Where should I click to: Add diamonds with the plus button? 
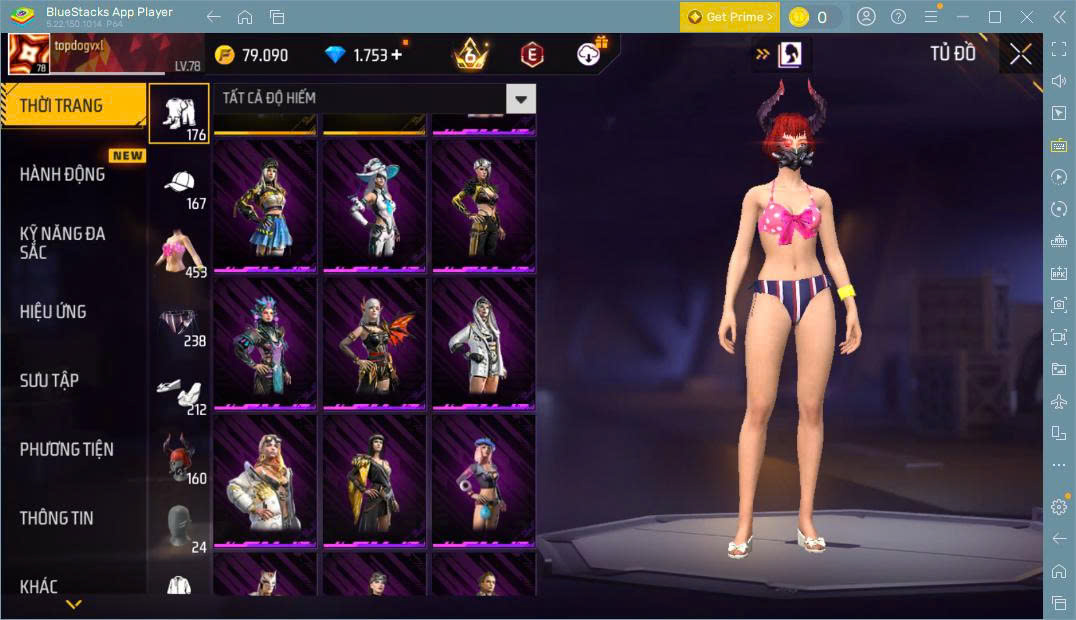point(397,55)
